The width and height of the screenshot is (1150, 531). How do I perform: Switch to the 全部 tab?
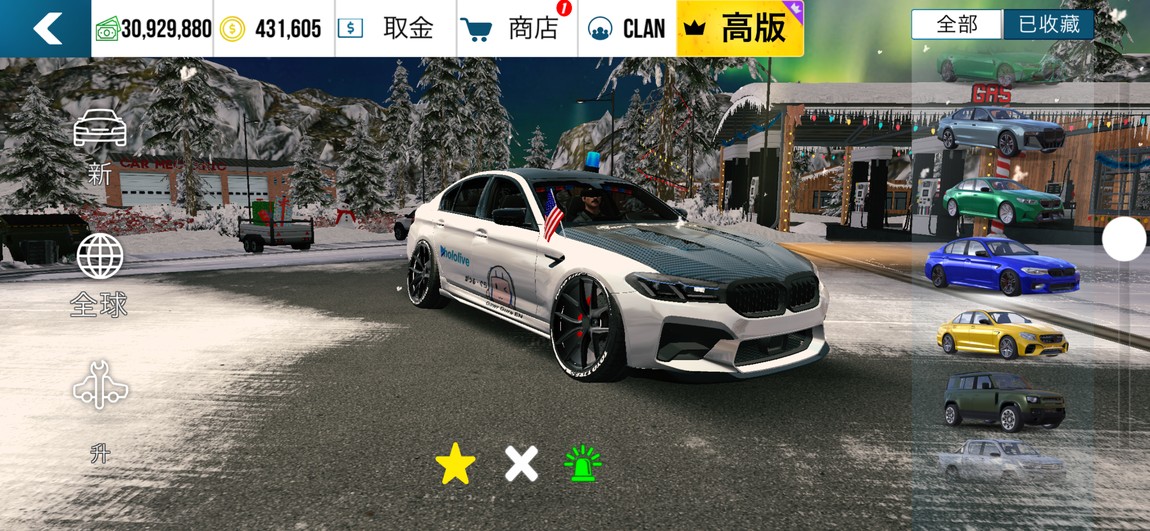coord(956,25)
